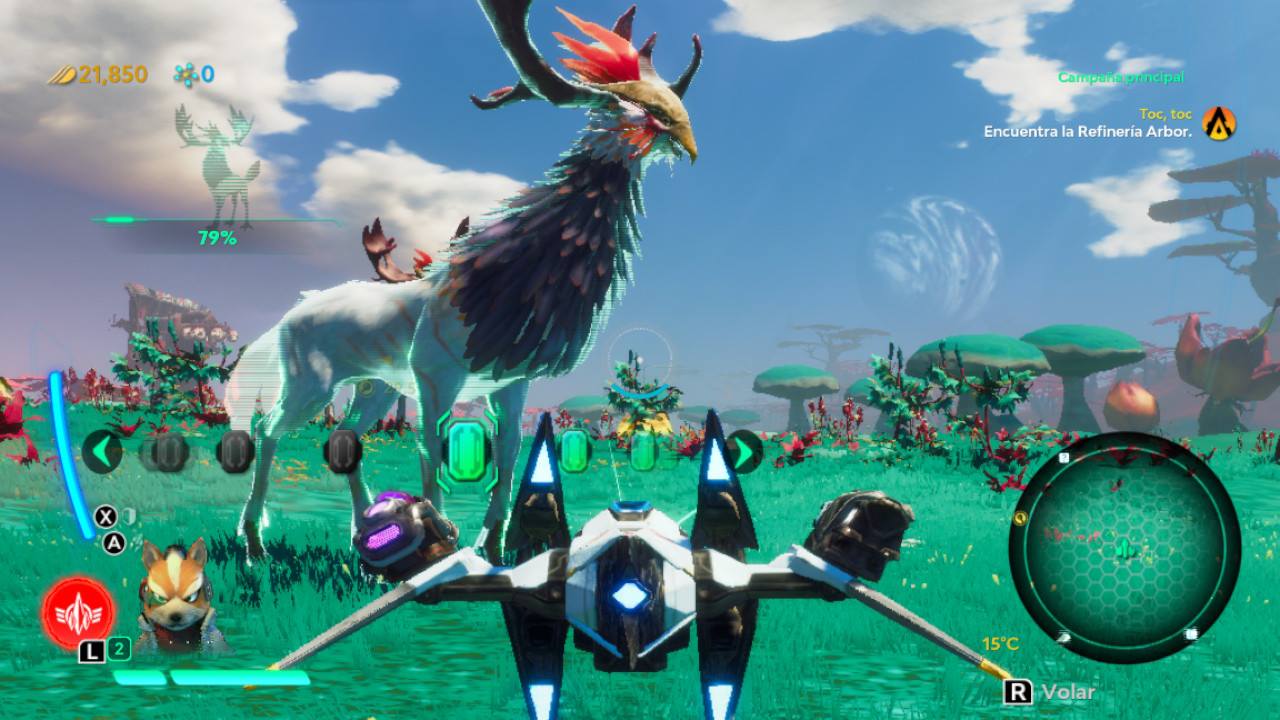Image resolution: width=1280 pixels, height=720 pixels.
Task: Choose the highlighted green slot in selector bar
Action: pyautogui.click(x=467, y=449)
